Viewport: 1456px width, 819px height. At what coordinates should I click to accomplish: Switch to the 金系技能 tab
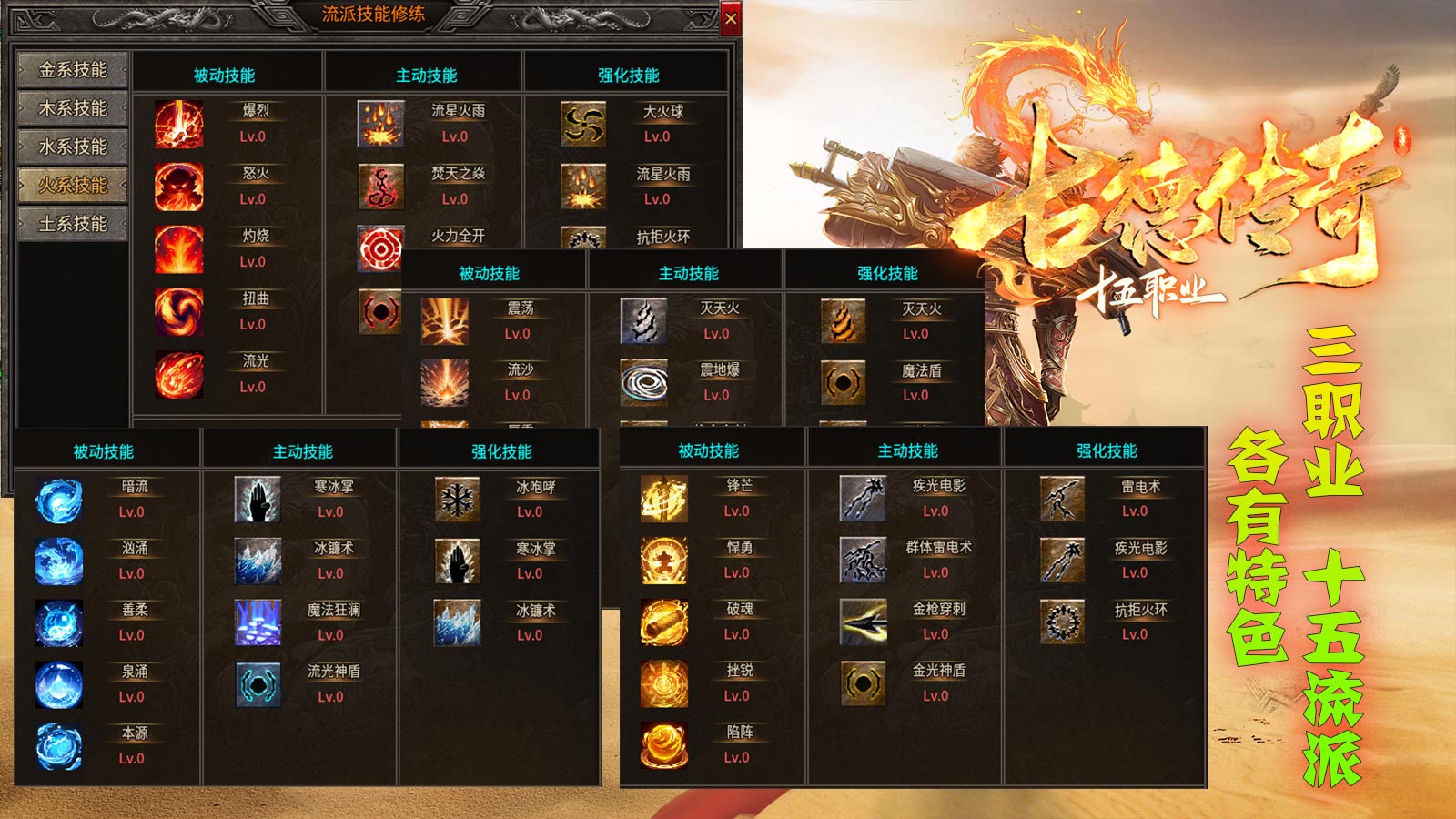(73, 70)
